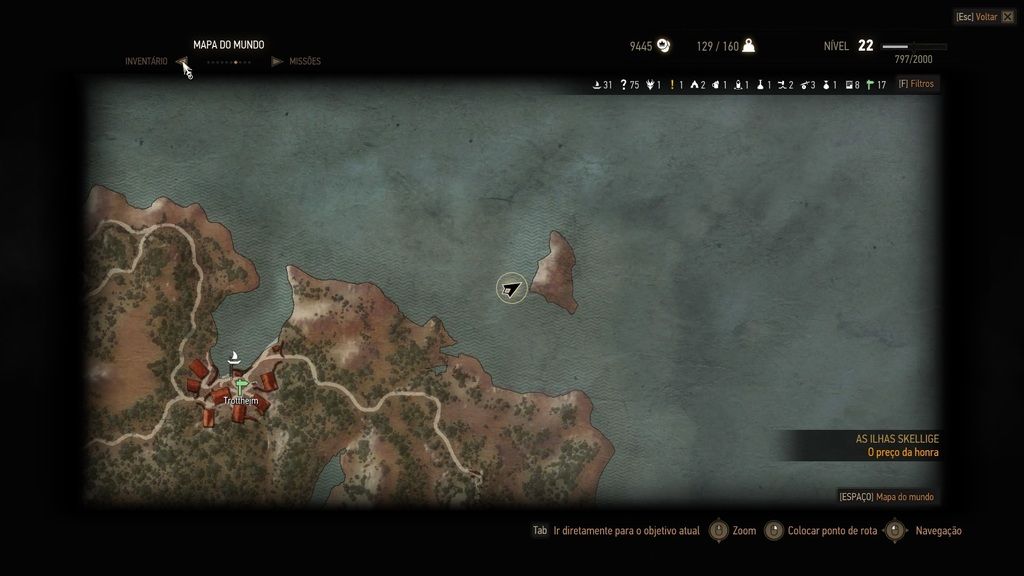The image size is (1024, 576).
Task: Click the right arrow next to Missões
Action: pos(277,62)
